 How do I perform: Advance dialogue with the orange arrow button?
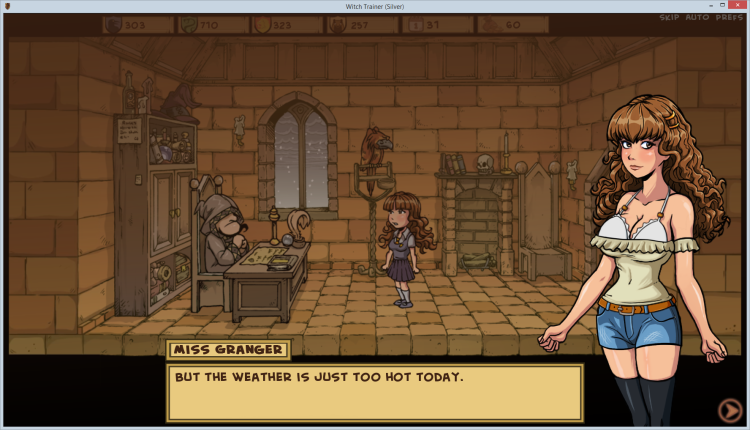(729, 409)
